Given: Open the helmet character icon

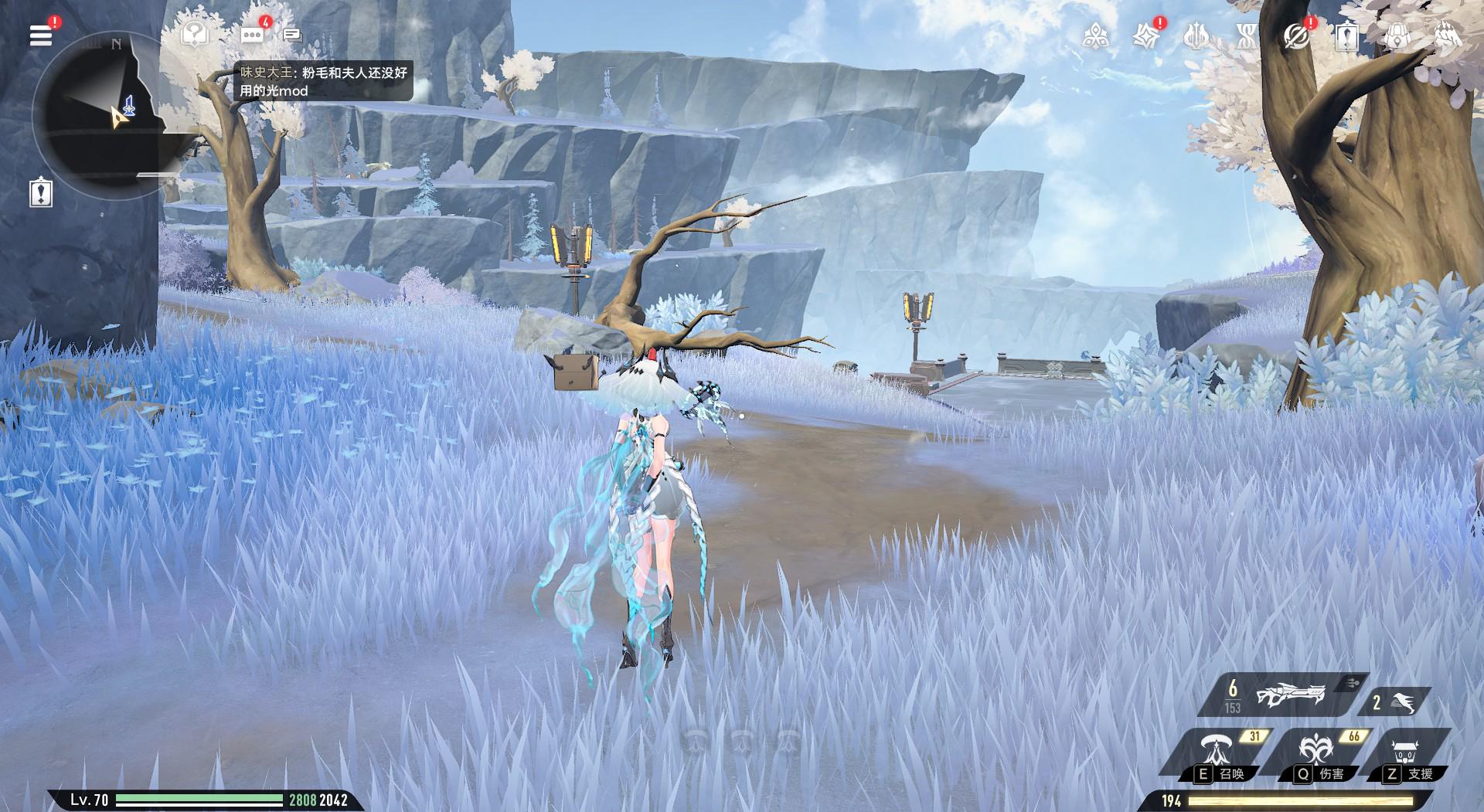Looking at the screenshot, I should [1447, 36].
